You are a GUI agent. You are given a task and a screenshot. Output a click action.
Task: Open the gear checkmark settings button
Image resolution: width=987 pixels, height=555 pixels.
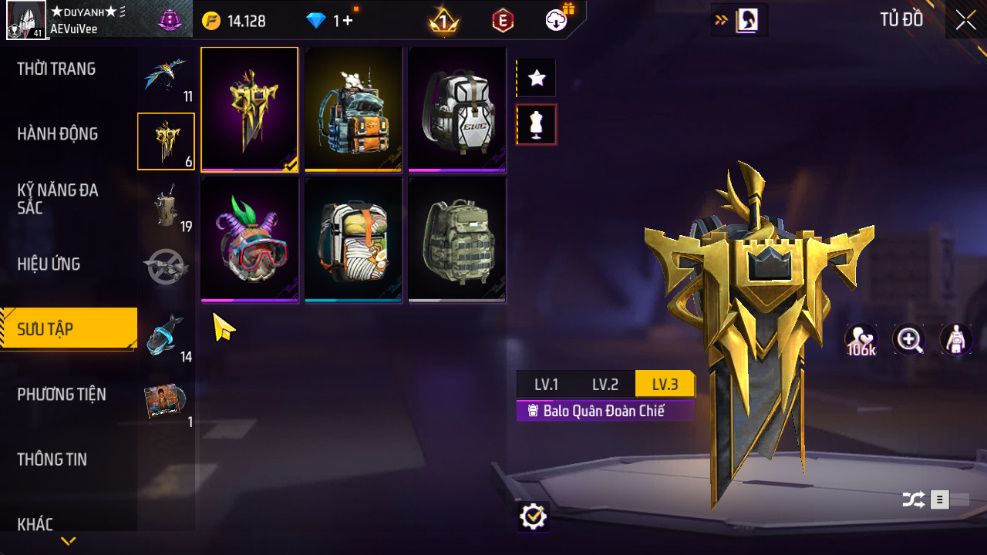pyautogui.click(x=534, y=516)
